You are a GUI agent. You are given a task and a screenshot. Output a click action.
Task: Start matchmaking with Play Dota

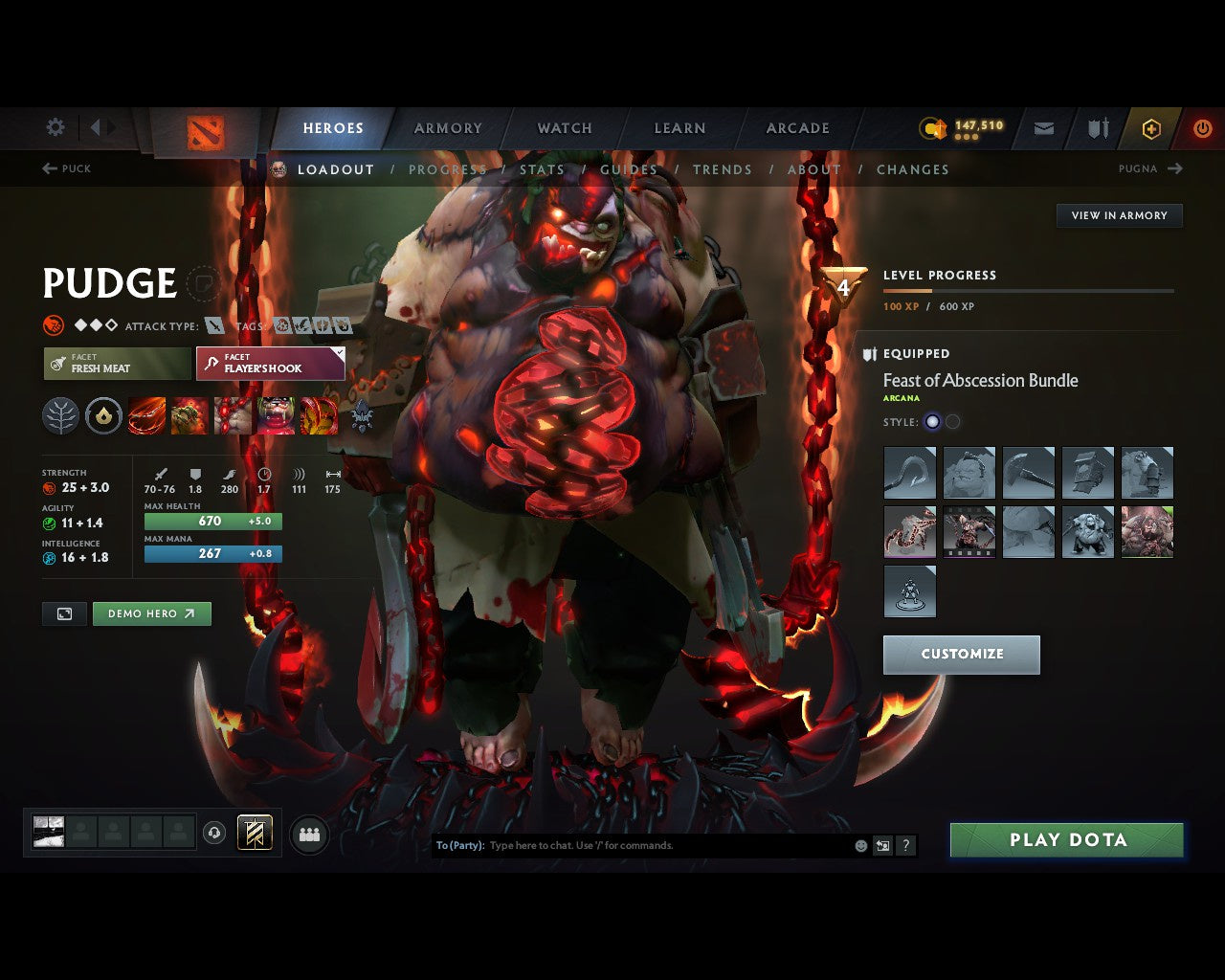(1067, 840)
